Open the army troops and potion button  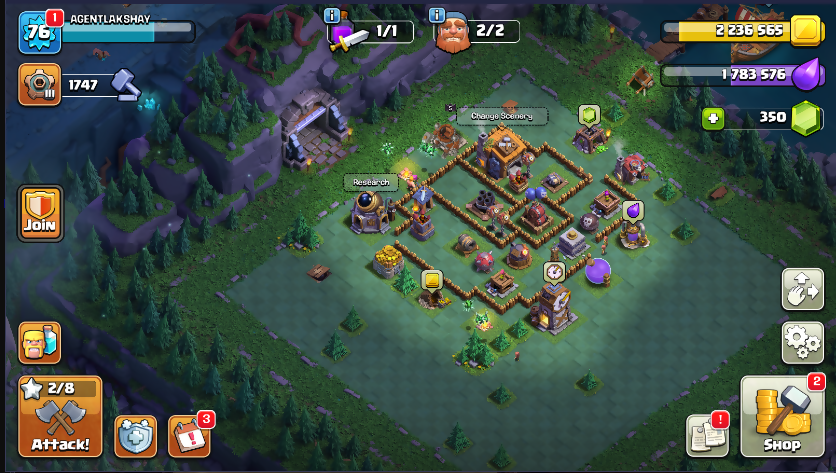point(40,342)
